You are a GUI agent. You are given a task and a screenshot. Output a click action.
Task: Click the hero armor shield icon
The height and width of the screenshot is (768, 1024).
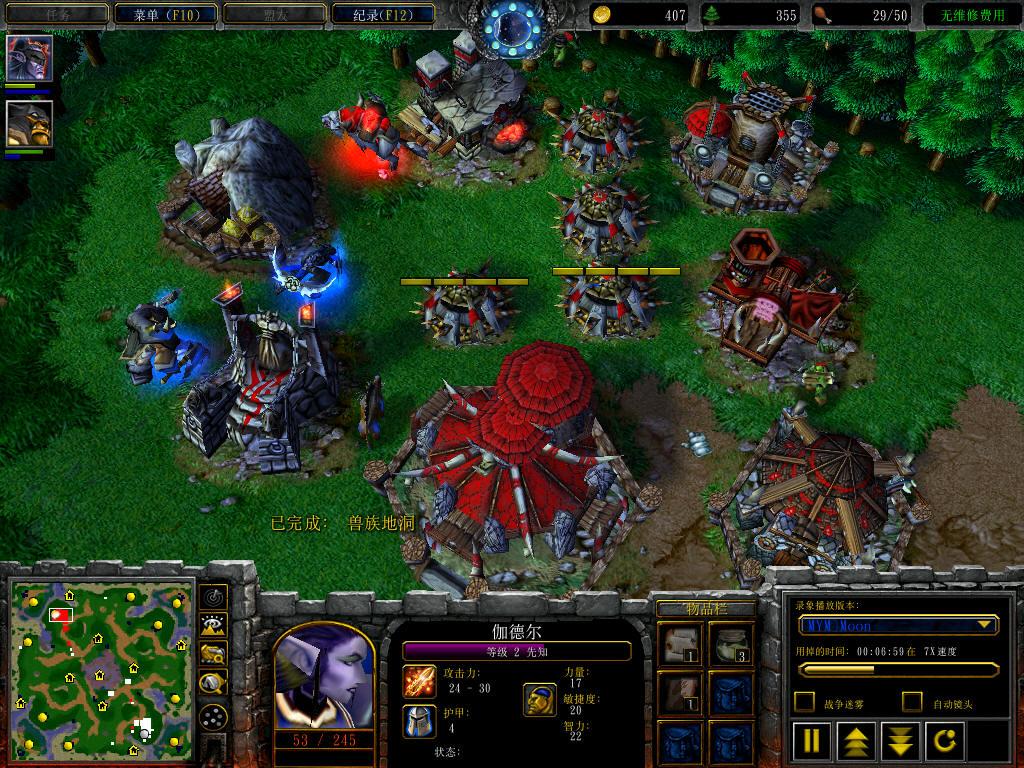click(419, 720)
